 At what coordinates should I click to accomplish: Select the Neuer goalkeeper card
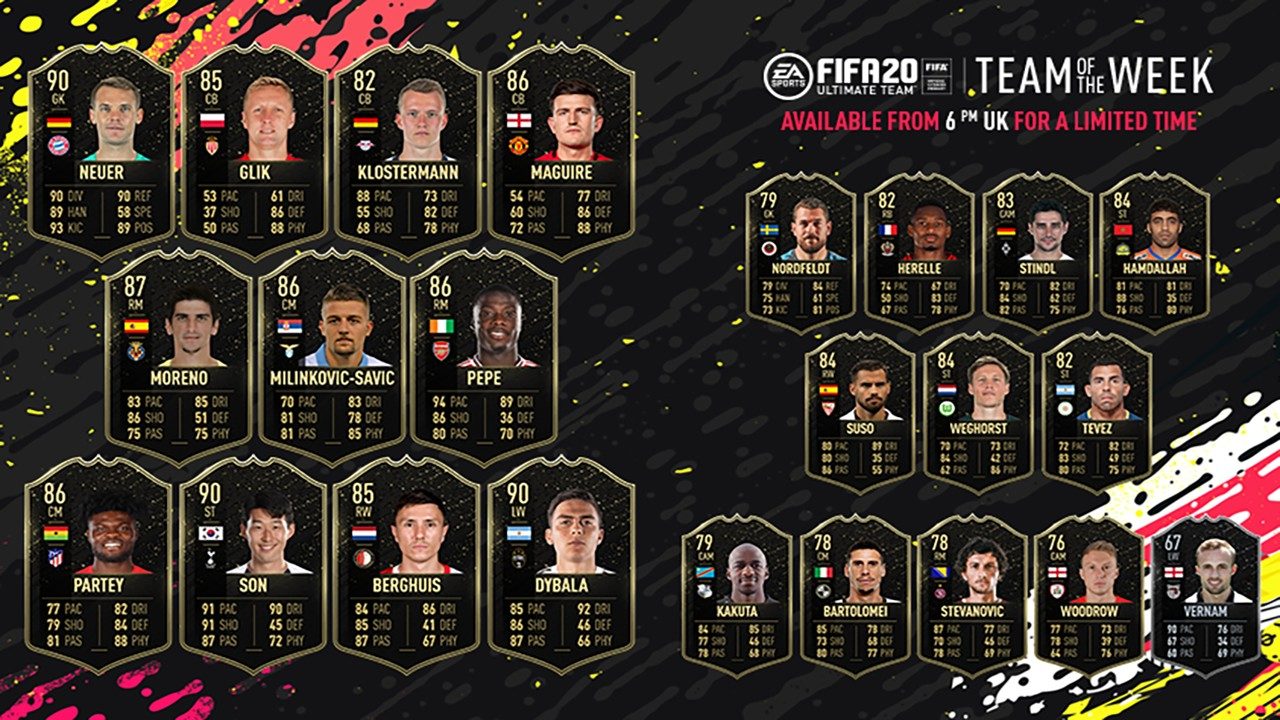(x=101, y=150)
